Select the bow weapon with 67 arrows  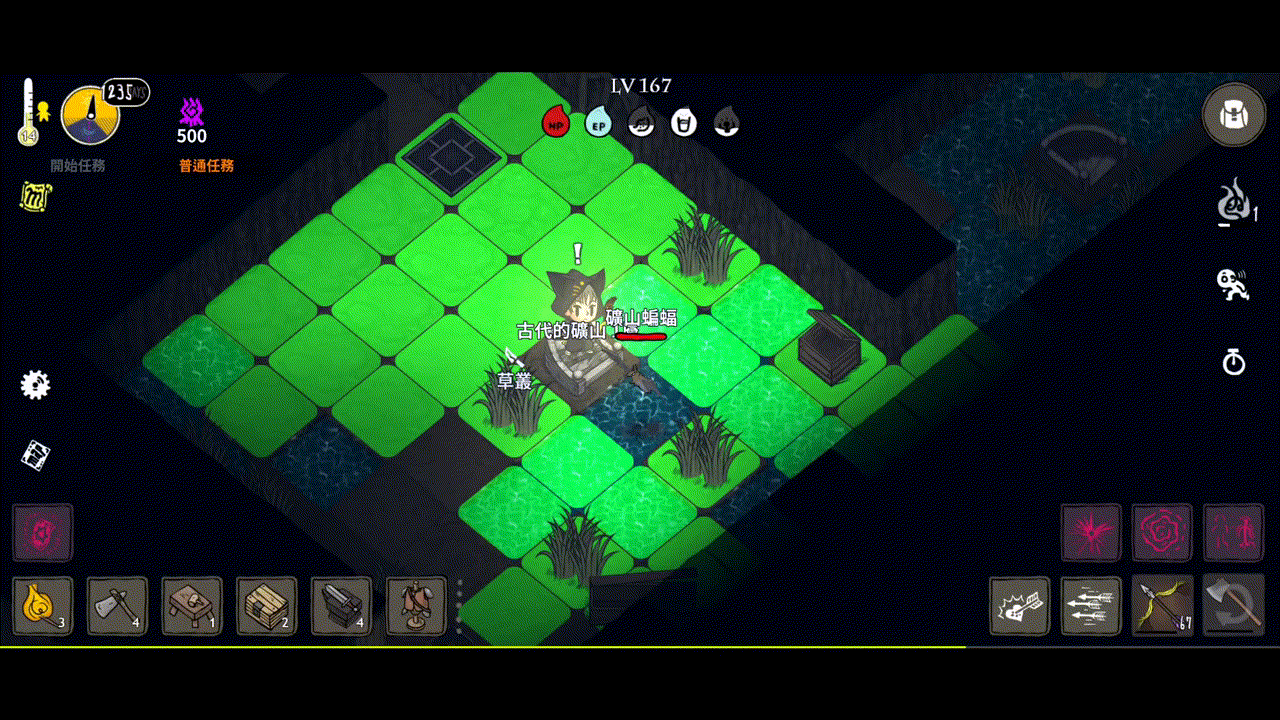1162,606
